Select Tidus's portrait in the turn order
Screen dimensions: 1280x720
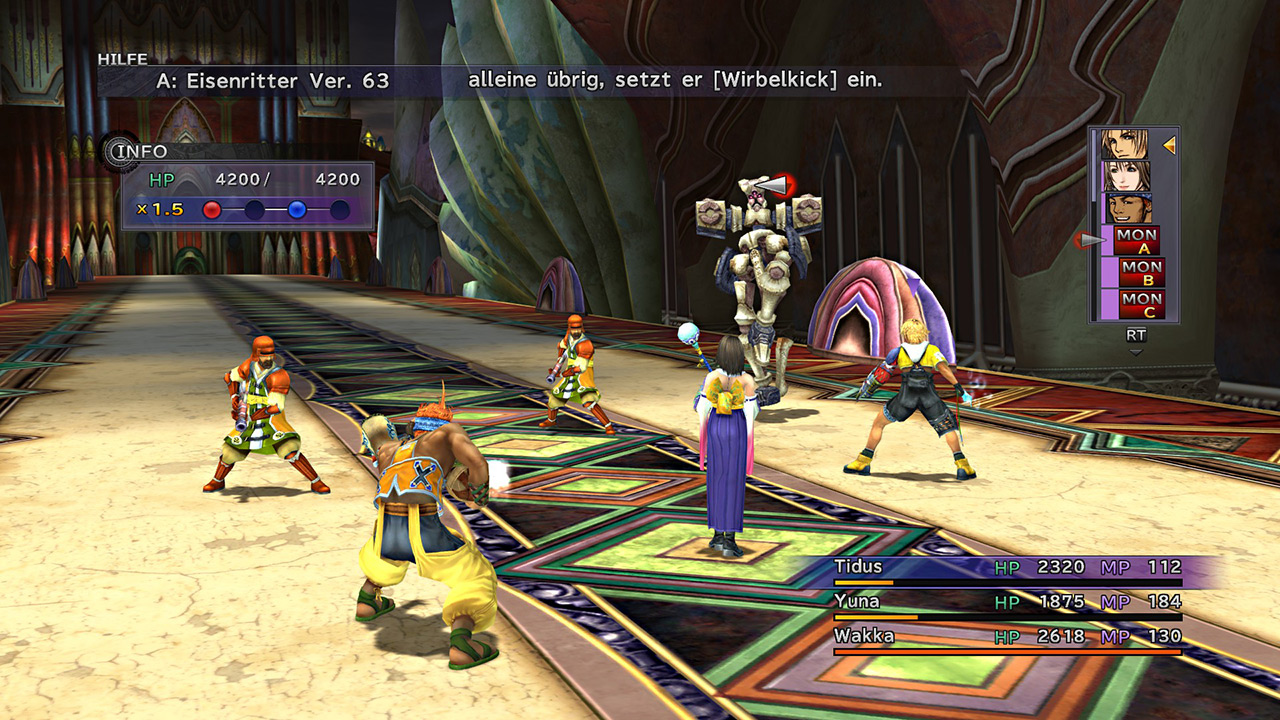click(1126, 145)
